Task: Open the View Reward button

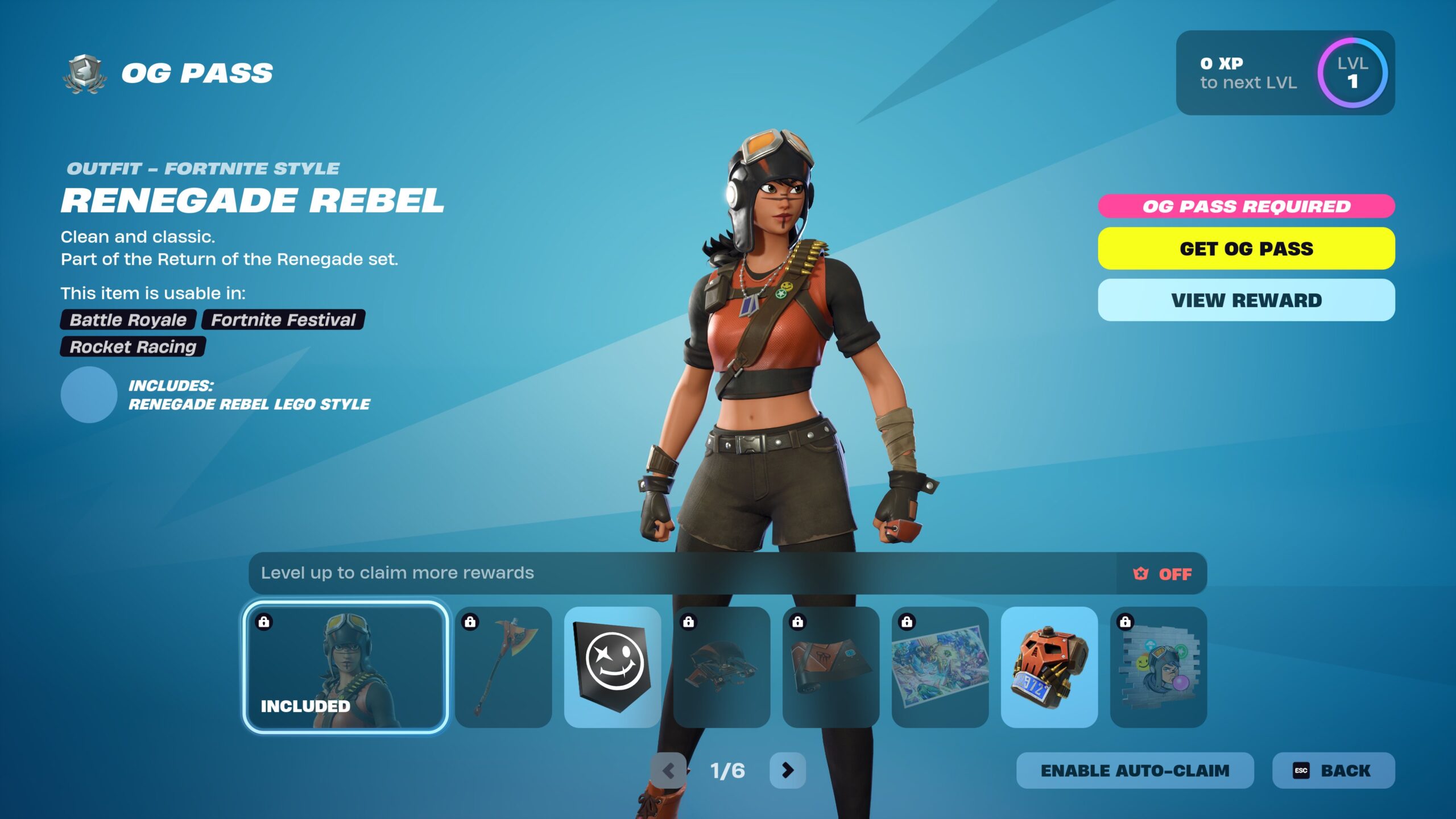Action: [1246, 300]
